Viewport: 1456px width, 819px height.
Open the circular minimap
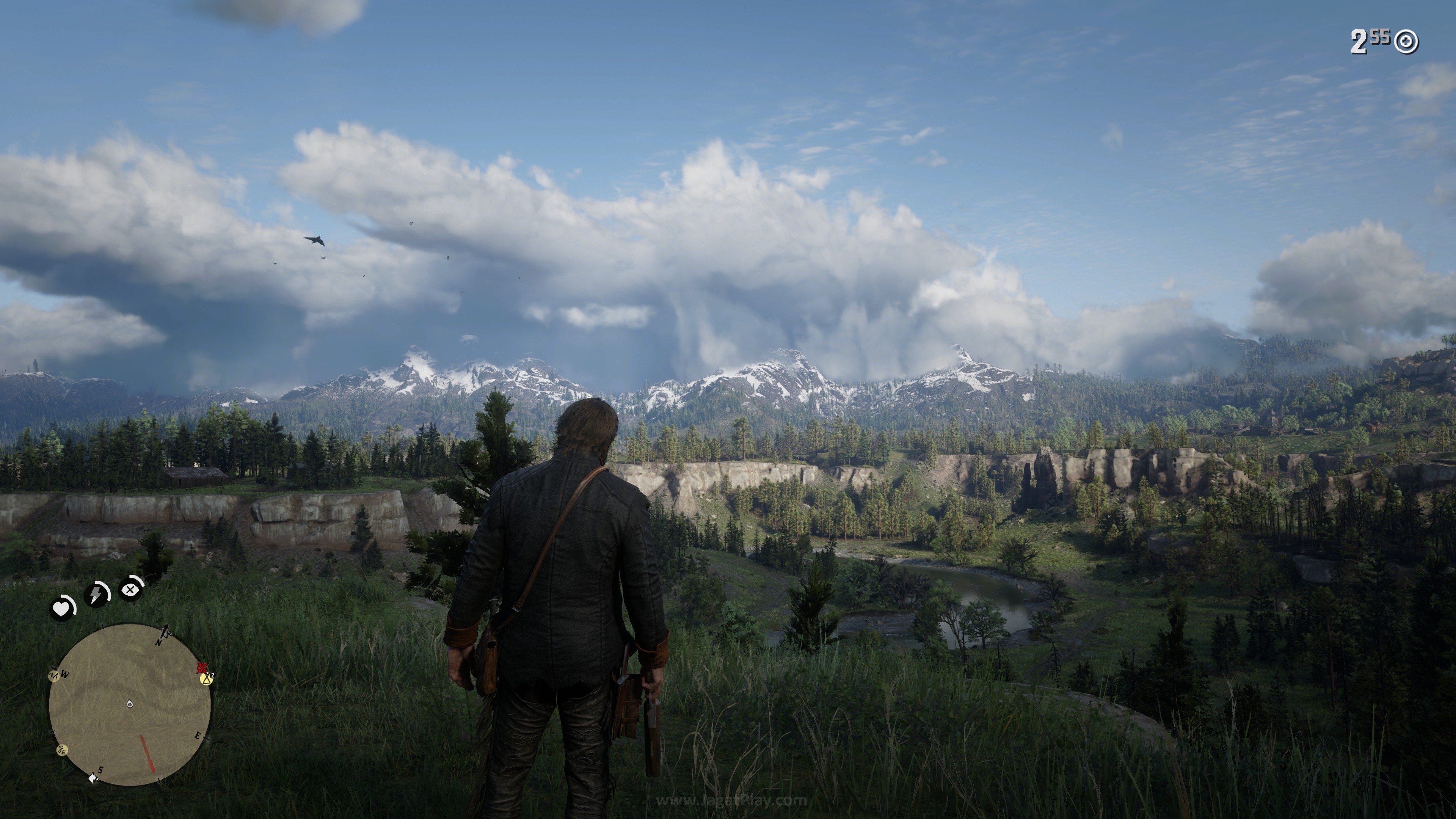[x=130, y=704]
